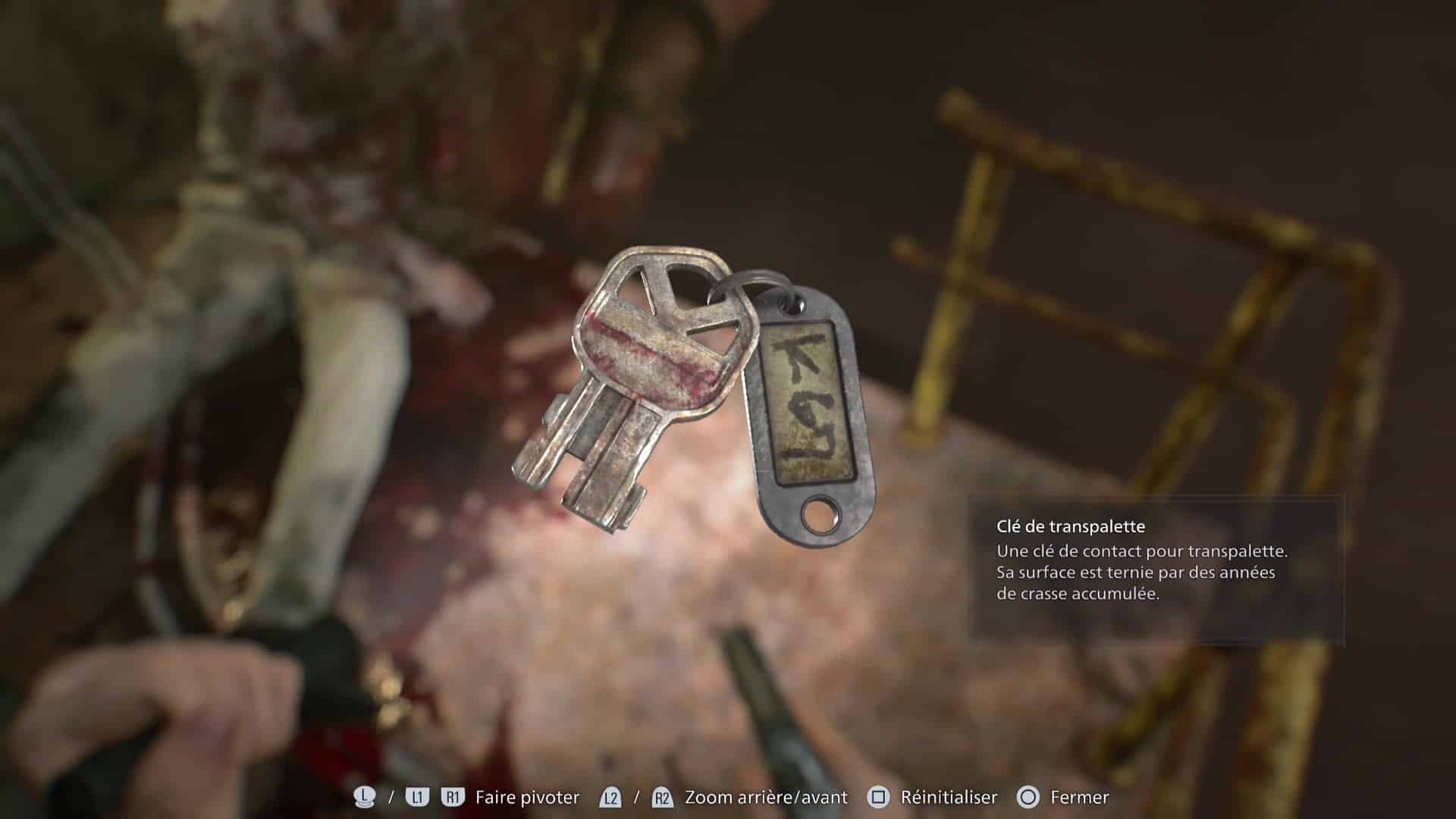1456x819 pixels.
Task: Click the slash icon between L2 and R2
Action: point(637,797)
